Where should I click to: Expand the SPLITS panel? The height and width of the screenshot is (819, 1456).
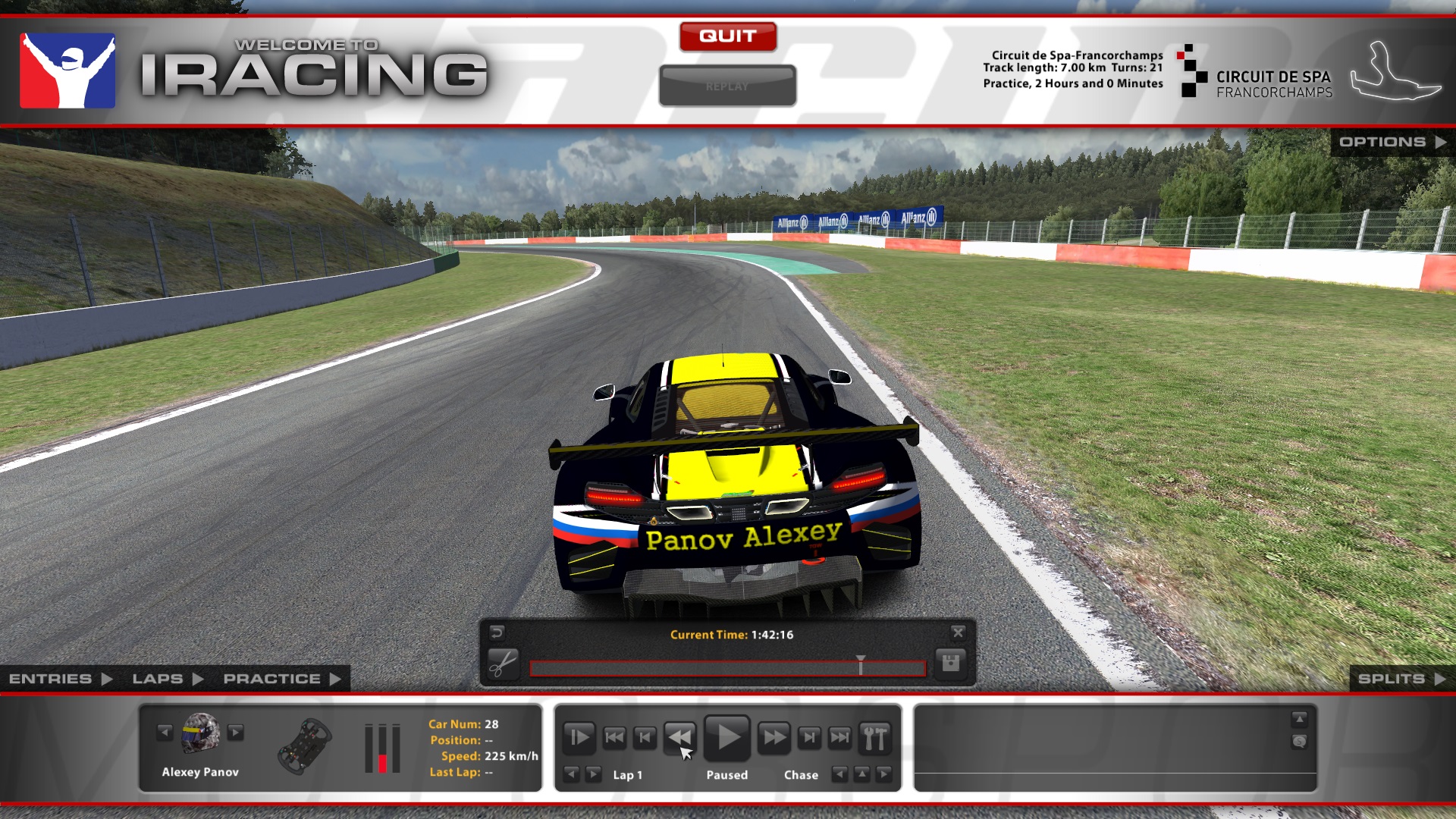tap(1401, 679)
